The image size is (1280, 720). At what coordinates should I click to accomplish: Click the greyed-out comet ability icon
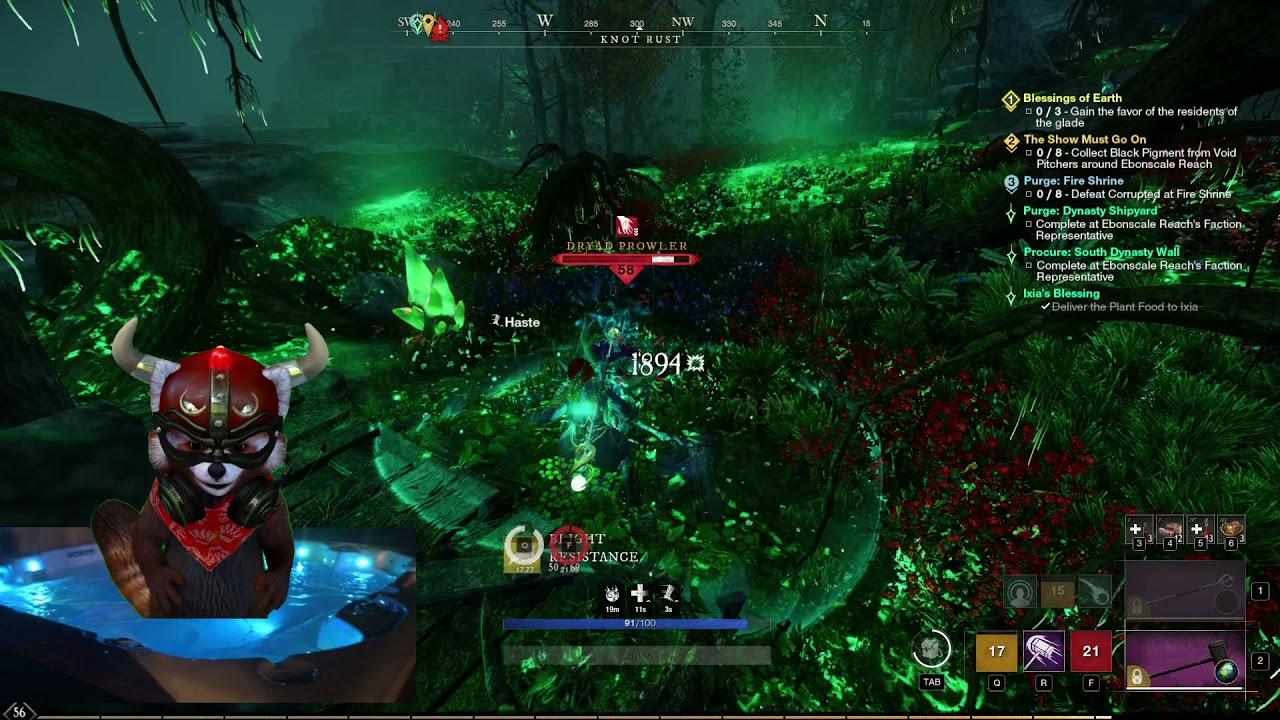1095,592
